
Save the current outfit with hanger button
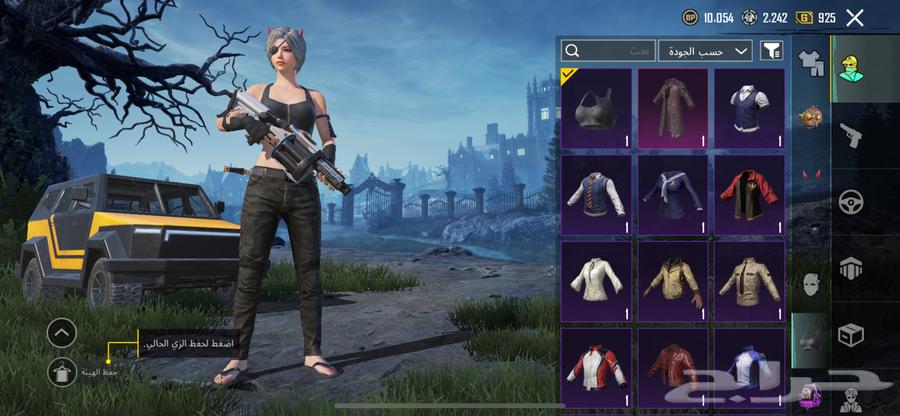62,371
